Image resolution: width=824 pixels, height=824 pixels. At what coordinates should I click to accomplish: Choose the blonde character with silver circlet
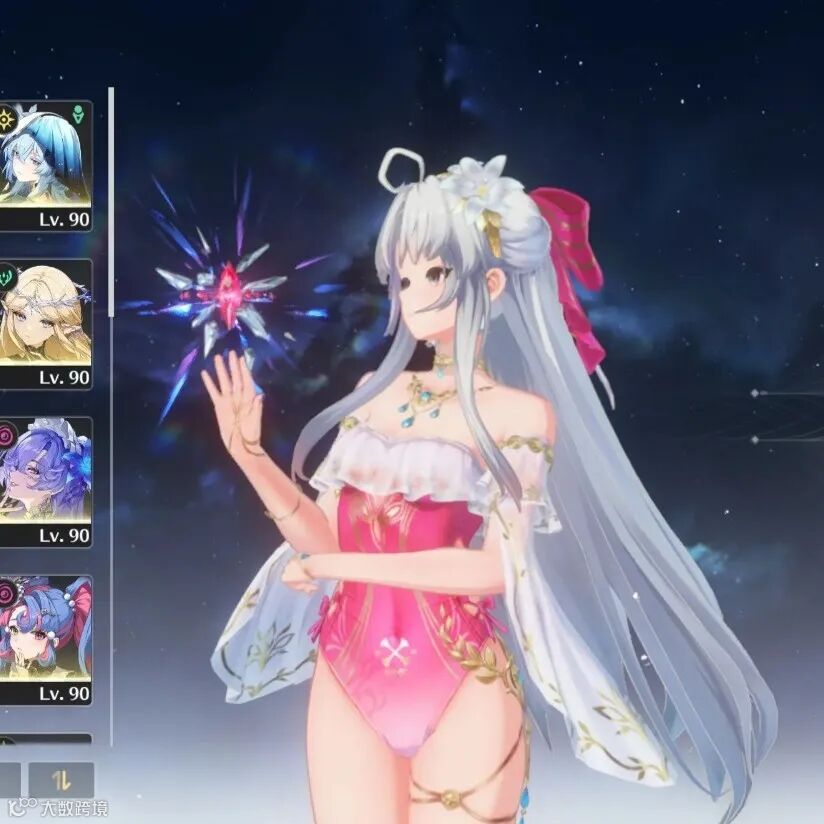pyautogui.click(x=45, y=313)
